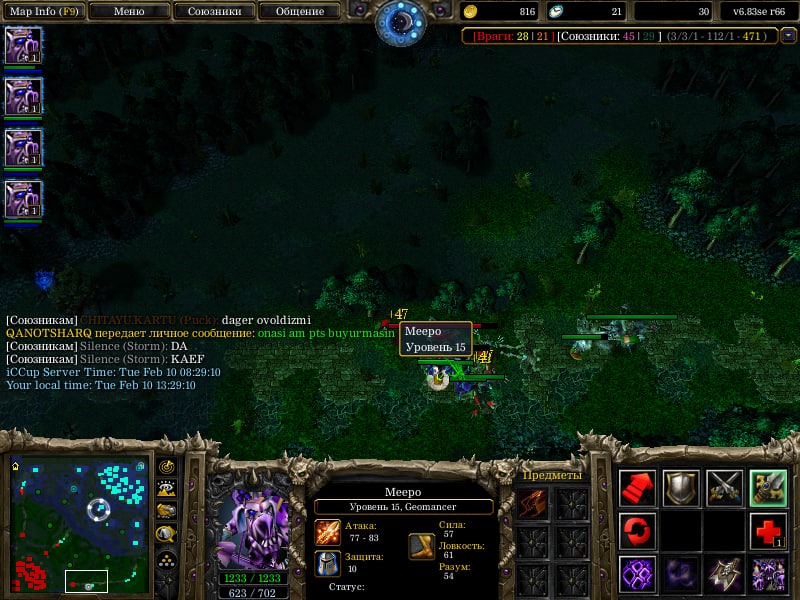
Task: Toggle the minimap ally color mode
Action: (x=167, y=511)
